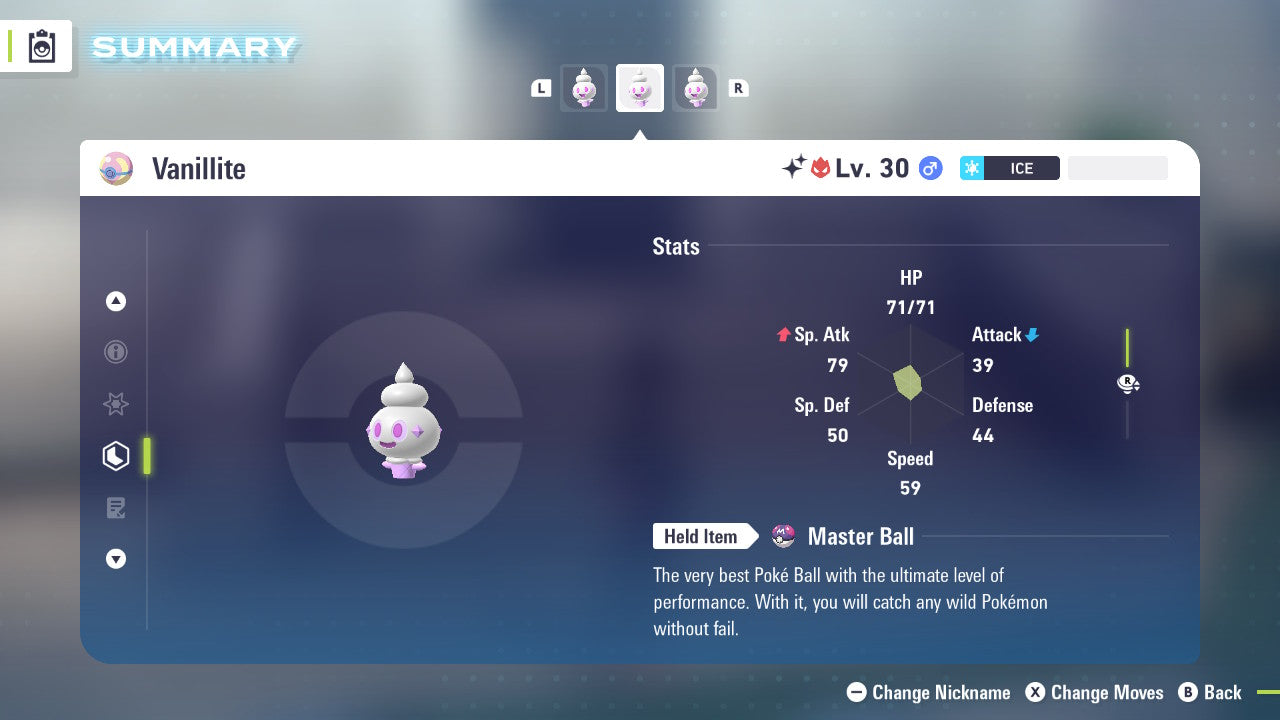Select the hexagonal stats page icon
Screen dimensions: 1280x720
[x=116, y=455]
